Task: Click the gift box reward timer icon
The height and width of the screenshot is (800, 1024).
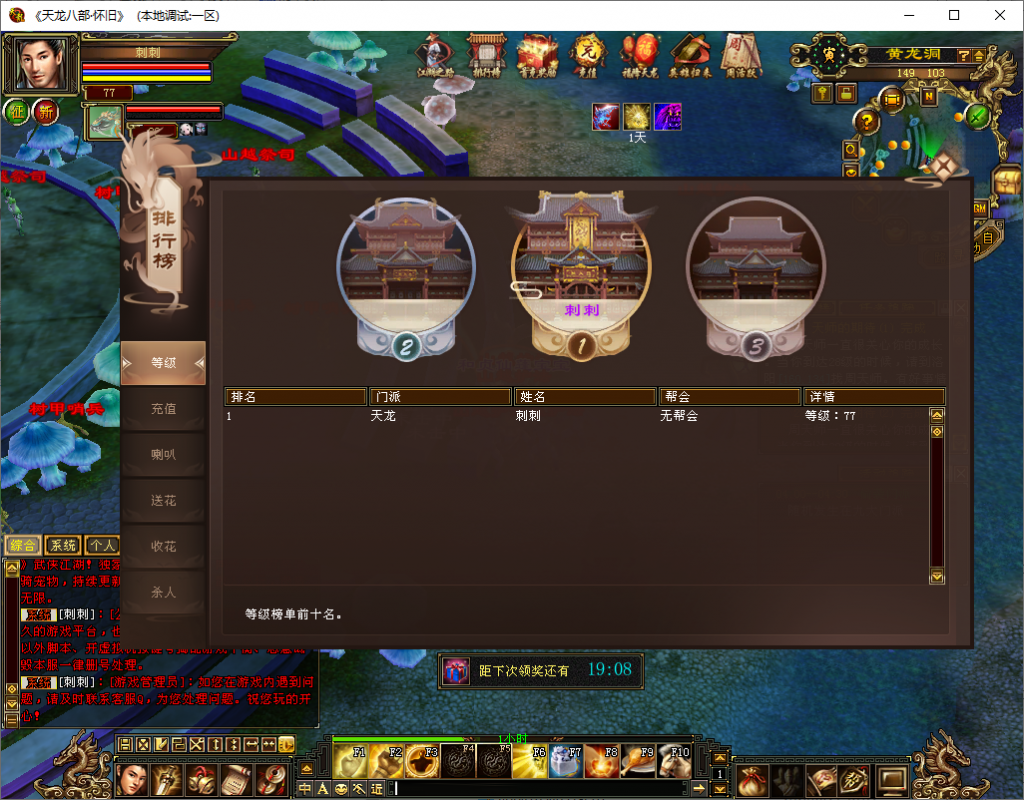Action: (456, 670)
